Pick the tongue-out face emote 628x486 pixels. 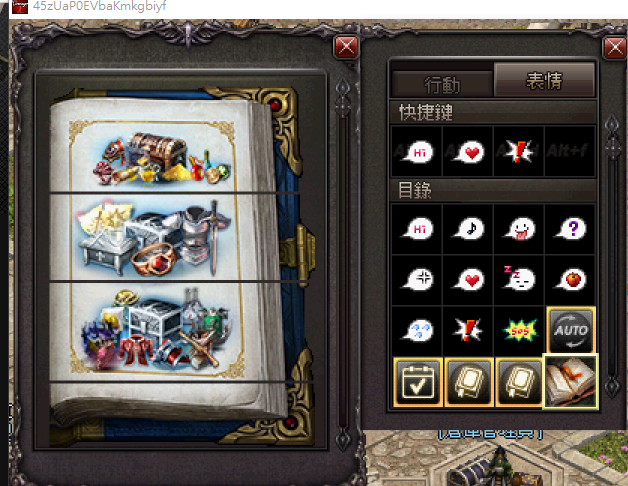pos(519,229)
